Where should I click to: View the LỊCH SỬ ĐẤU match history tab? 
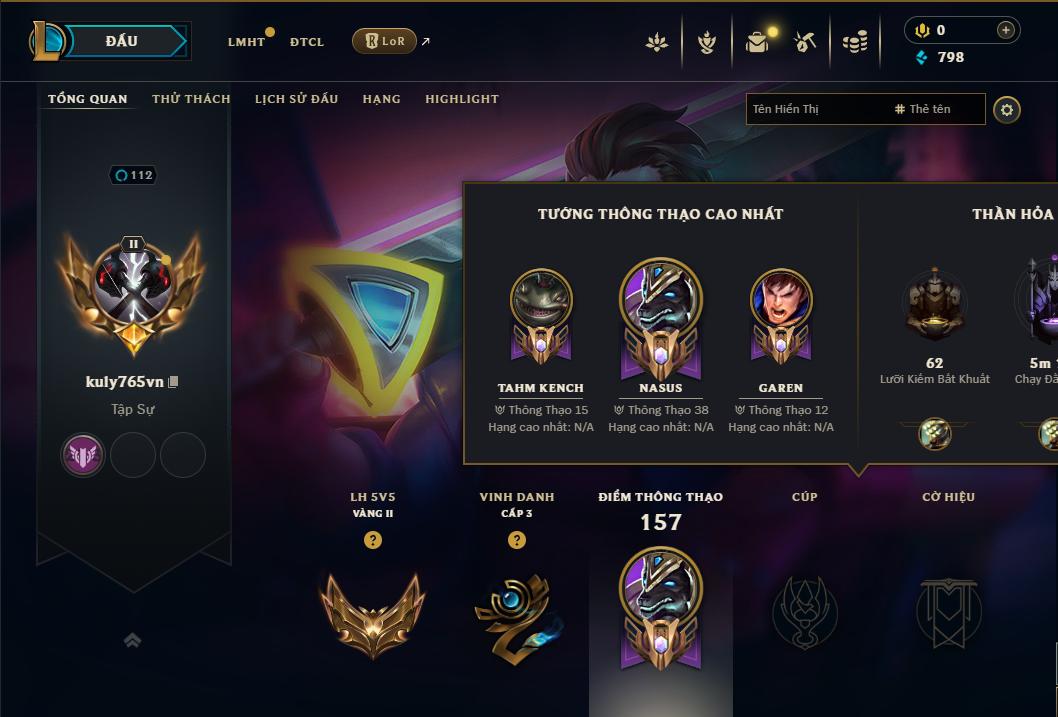pos(296,99)
